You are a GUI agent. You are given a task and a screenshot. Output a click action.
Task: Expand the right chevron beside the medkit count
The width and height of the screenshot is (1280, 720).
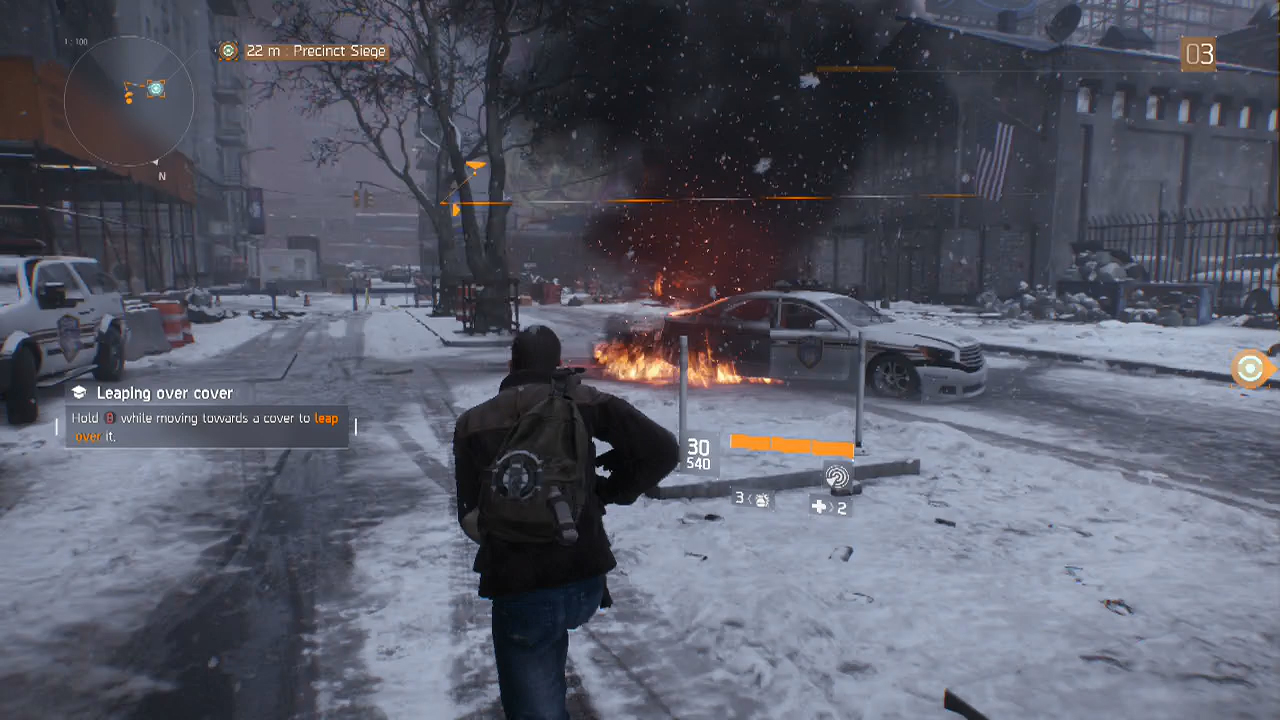click(831, 507)
